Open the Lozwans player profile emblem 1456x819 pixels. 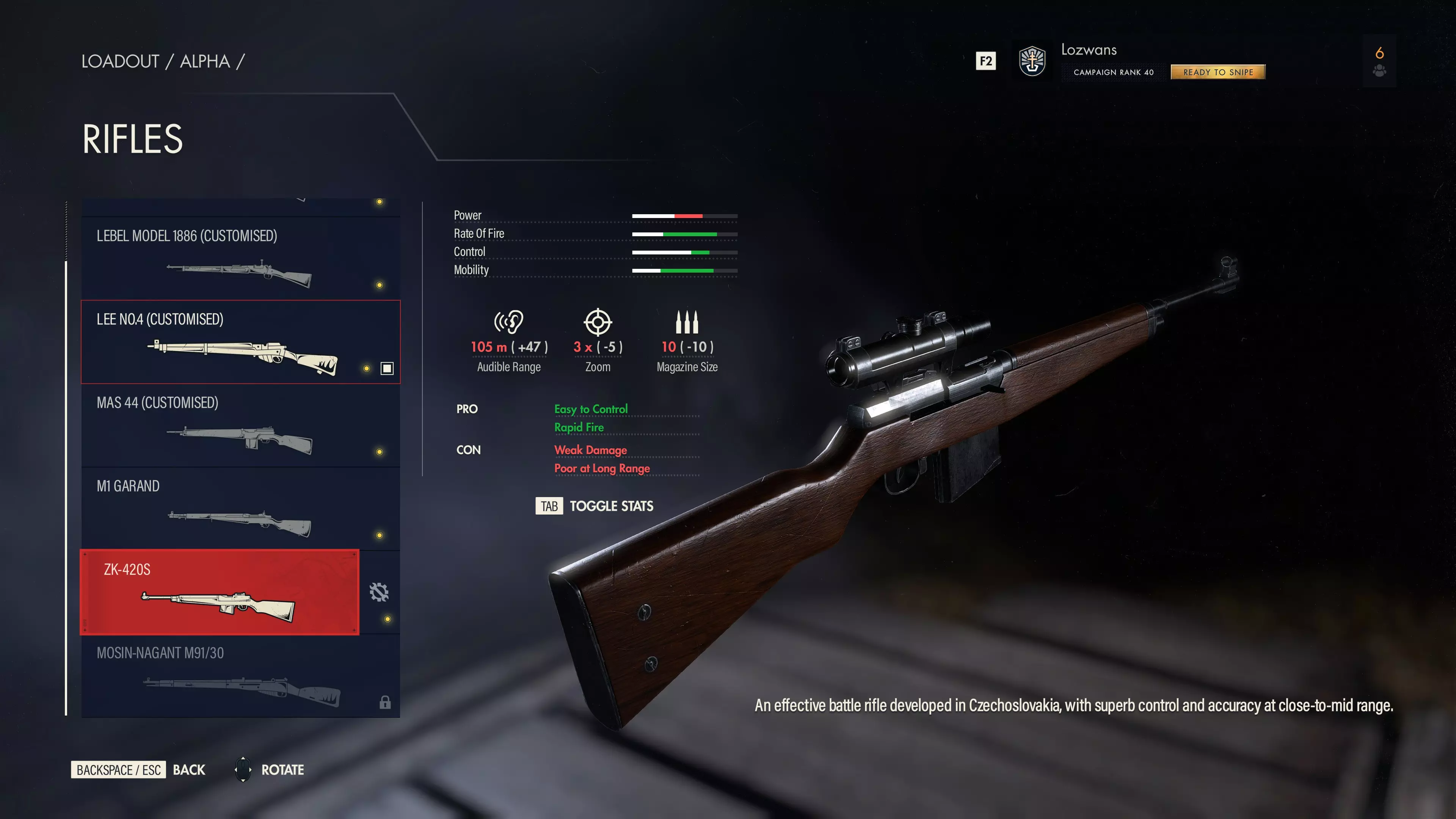coord(1032,61)
